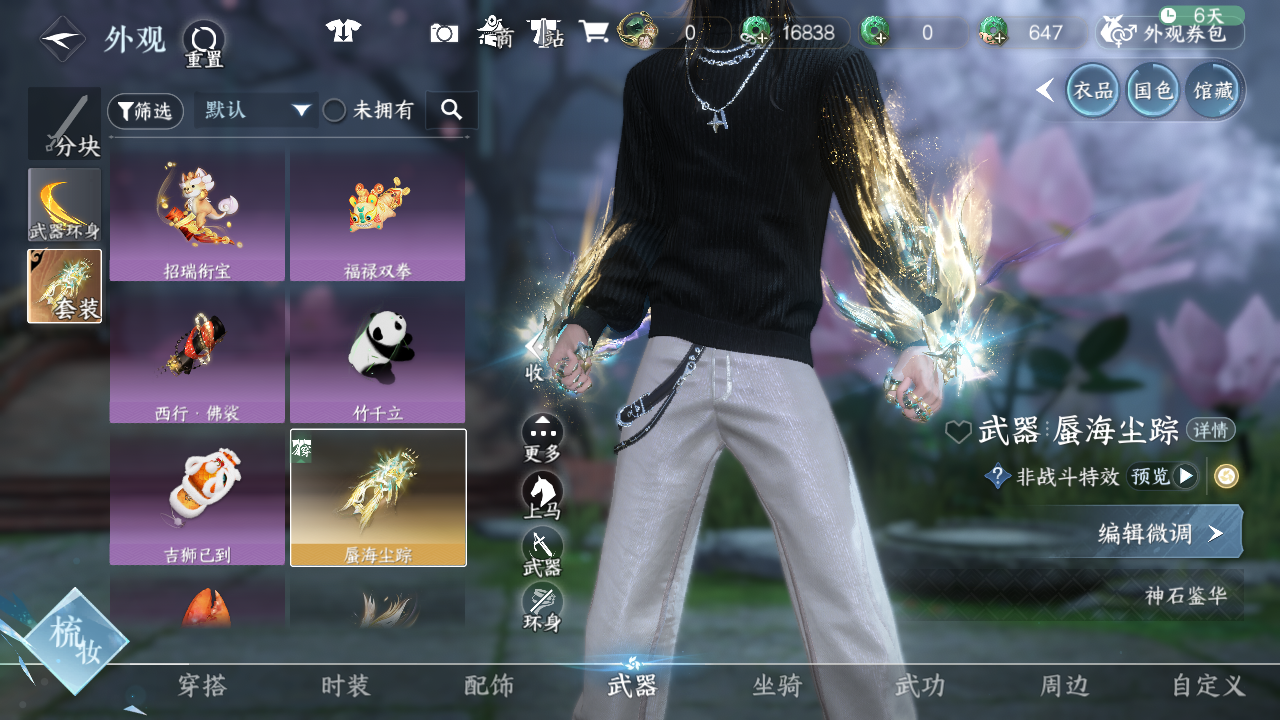Image resolution: width=1280 pixels, height=720 pixels.
Task: Select the 西行·佛袈 weapon skin
Action: coord(197,356)
